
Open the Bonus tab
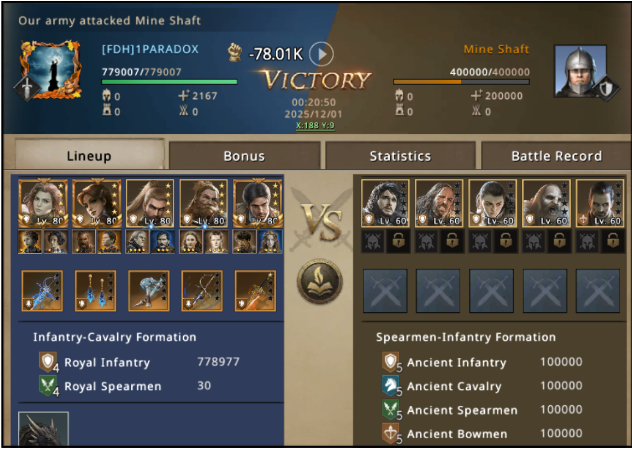pyautogui.click(x=244, y=156)
